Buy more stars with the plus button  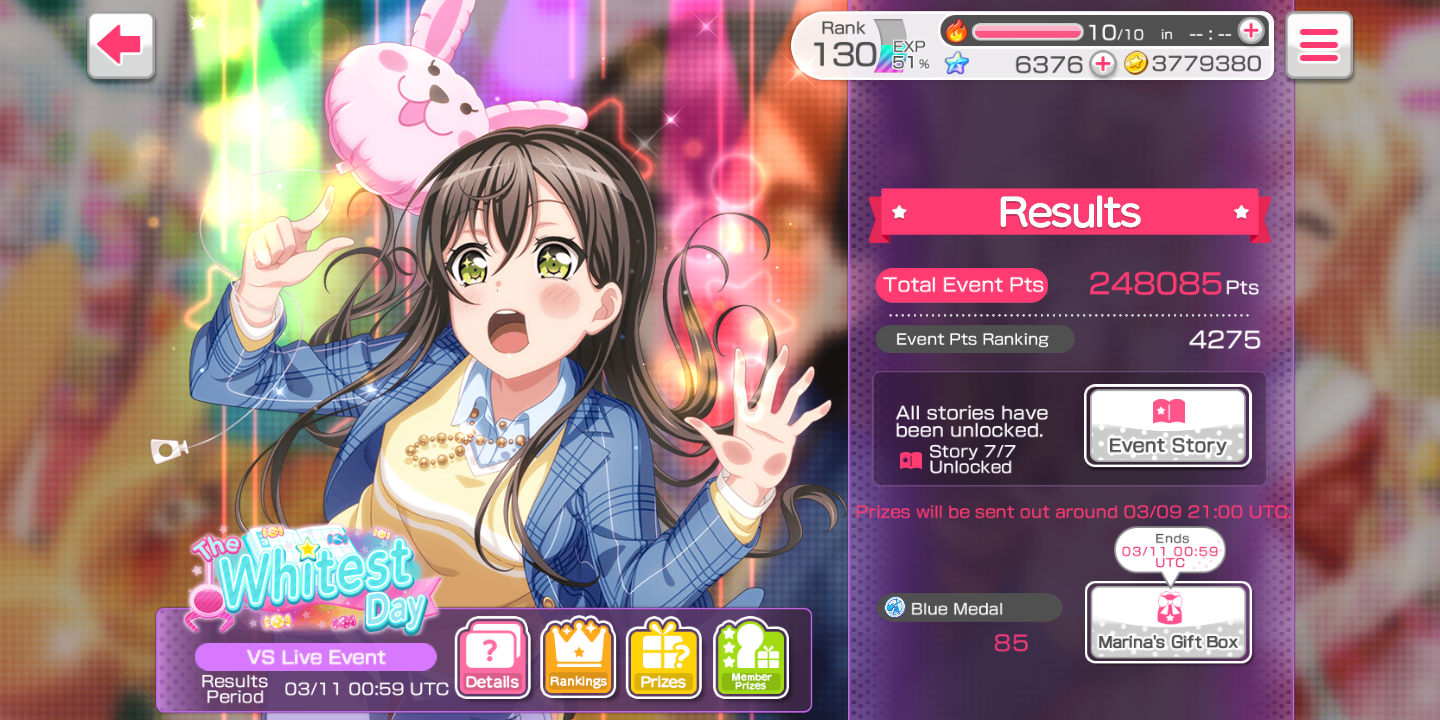1102,64
